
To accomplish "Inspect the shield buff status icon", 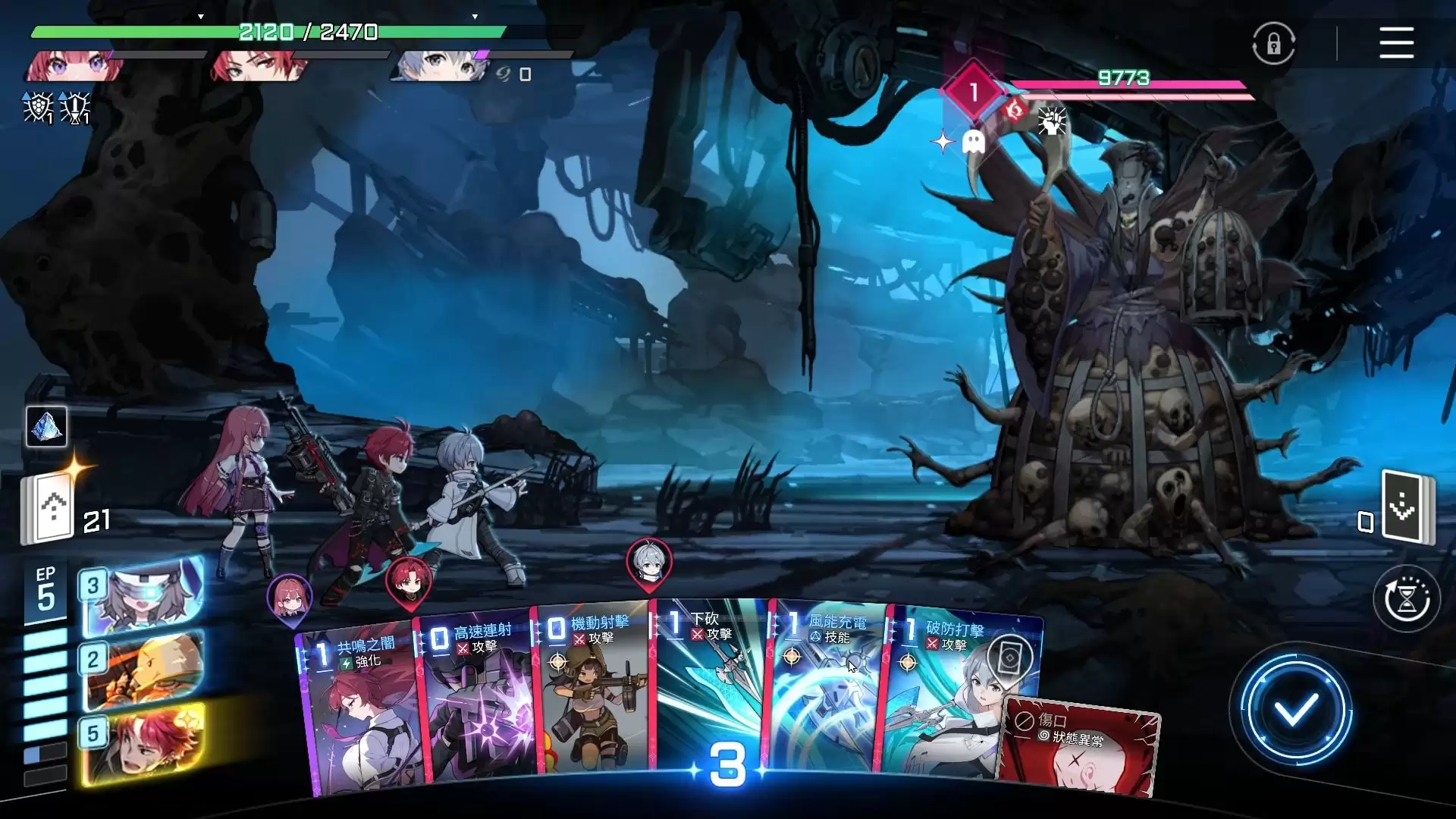I will coord(38,108).
